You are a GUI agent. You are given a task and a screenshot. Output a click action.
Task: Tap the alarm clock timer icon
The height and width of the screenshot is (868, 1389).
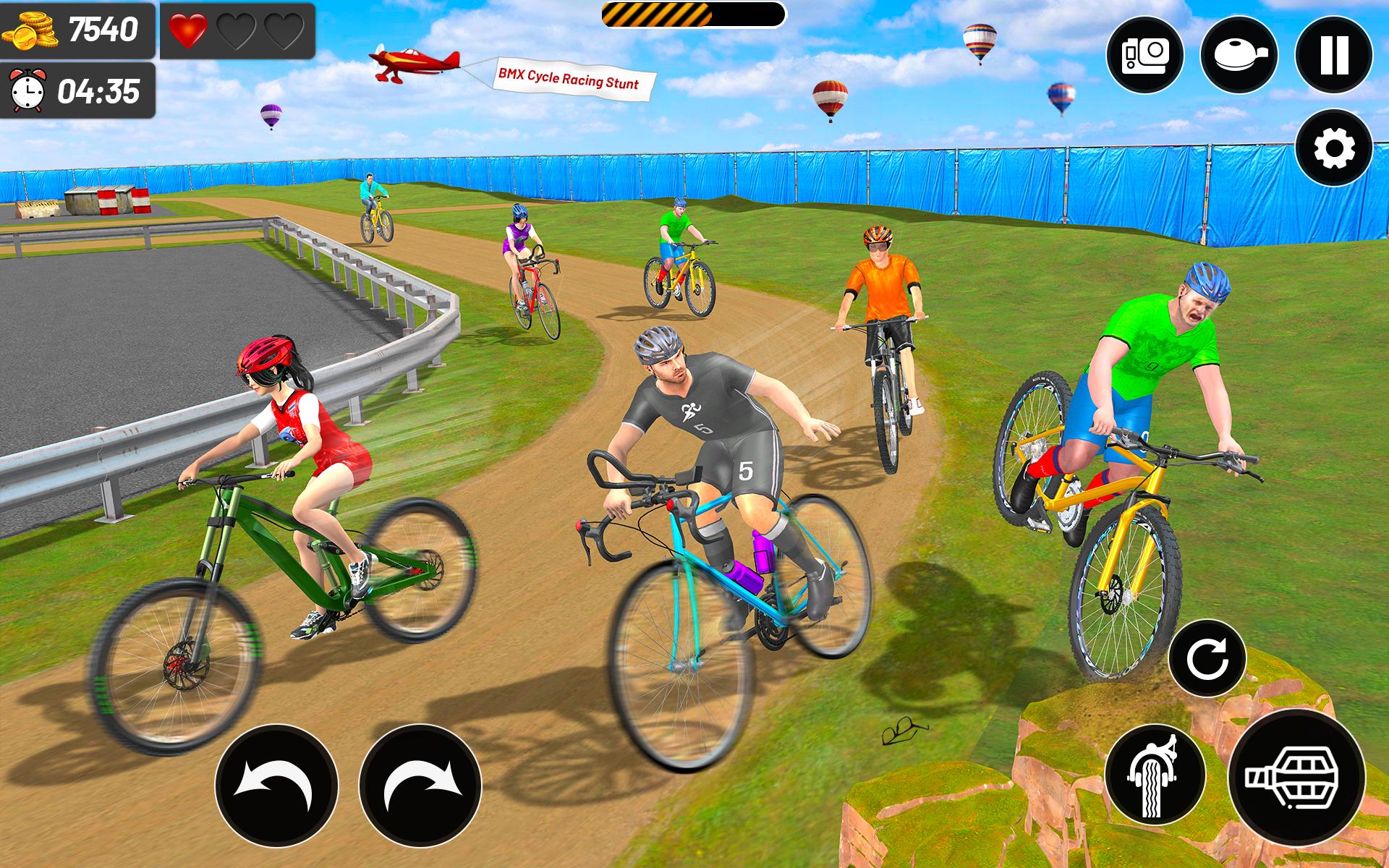tap(27, 91)
